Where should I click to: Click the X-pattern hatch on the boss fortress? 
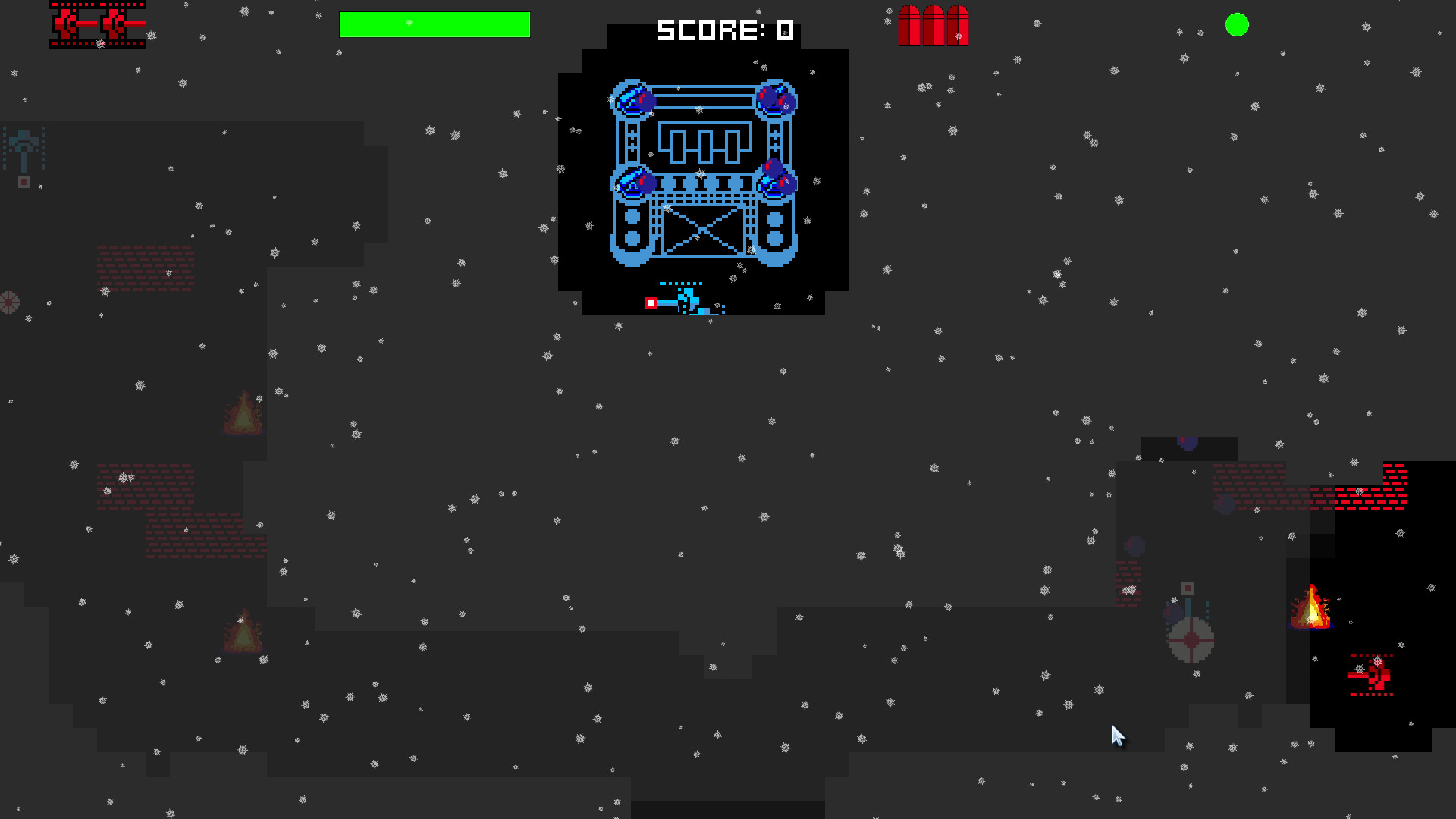coord(704,231)
